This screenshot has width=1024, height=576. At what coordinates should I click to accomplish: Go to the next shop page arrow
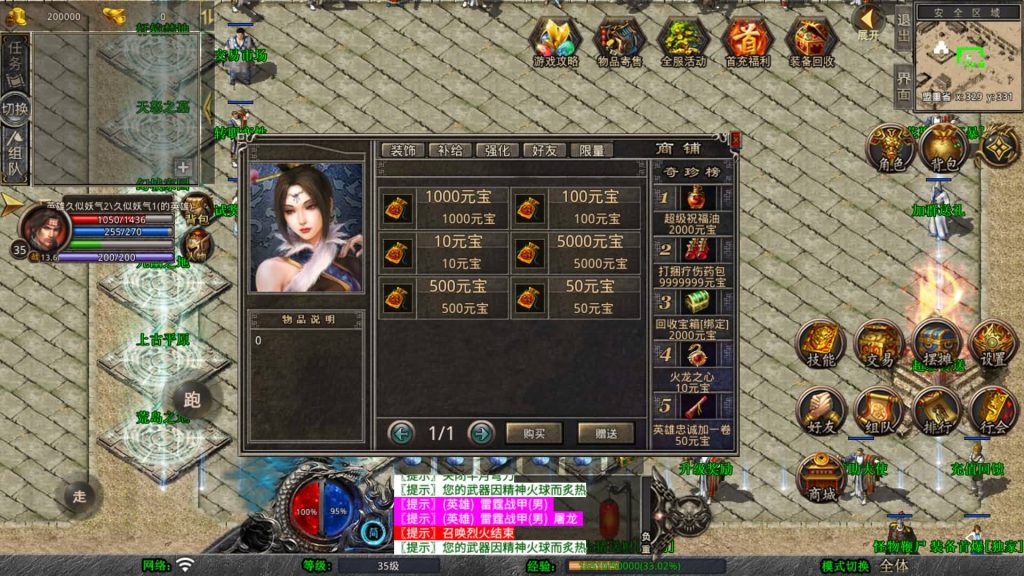(481, 433)
